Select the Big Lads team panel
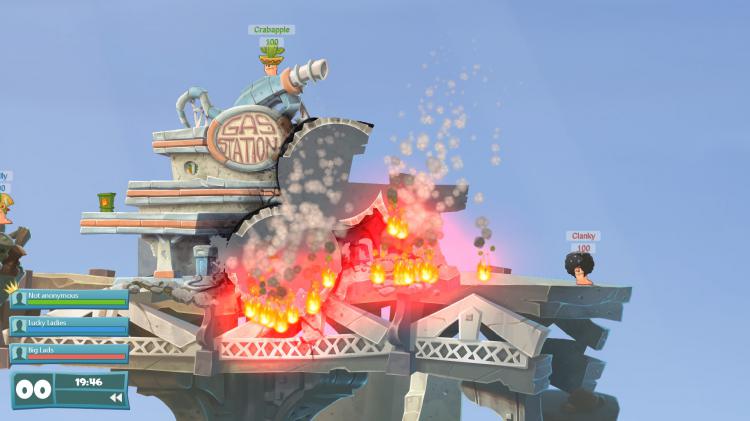 [x=69, y=351]
